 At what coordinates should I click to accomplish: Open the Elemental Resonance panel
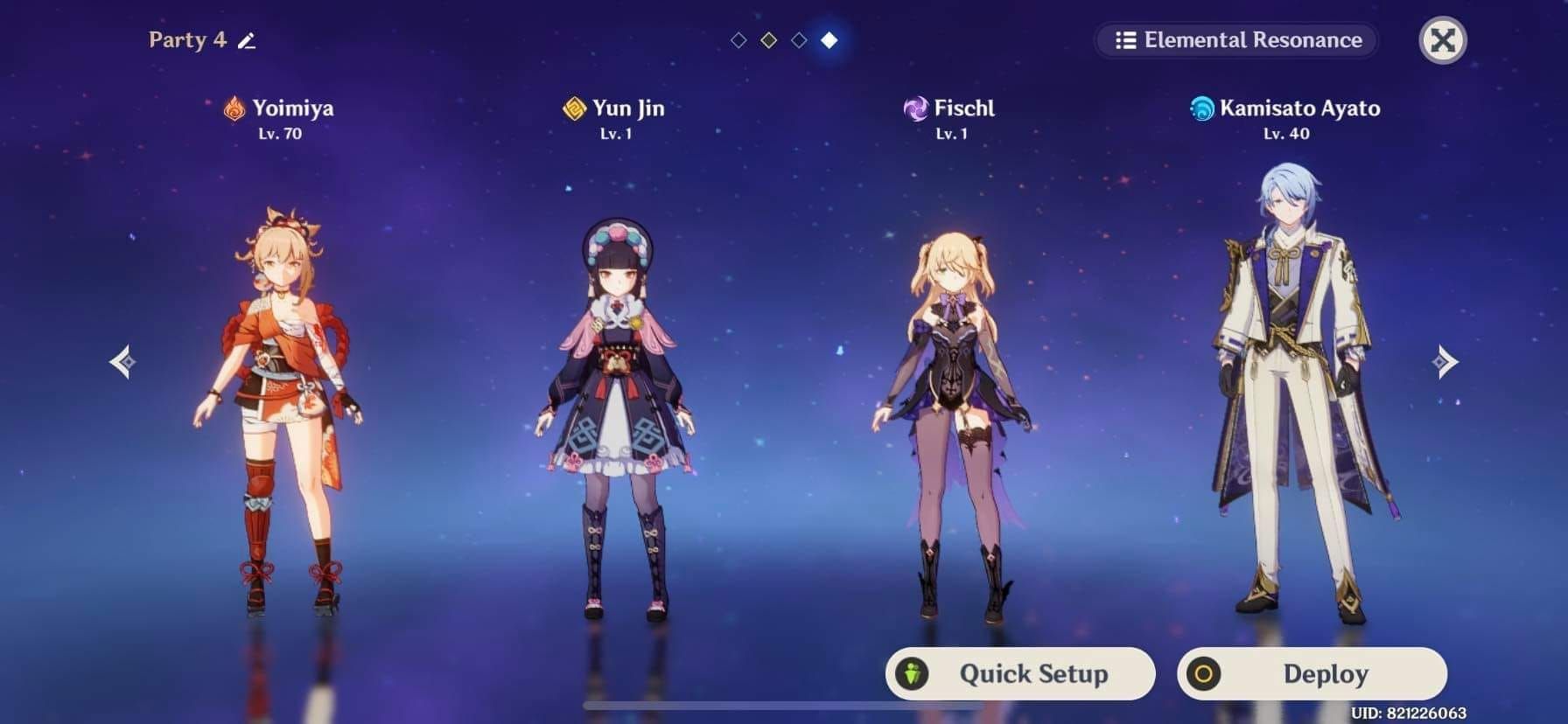1237,40
